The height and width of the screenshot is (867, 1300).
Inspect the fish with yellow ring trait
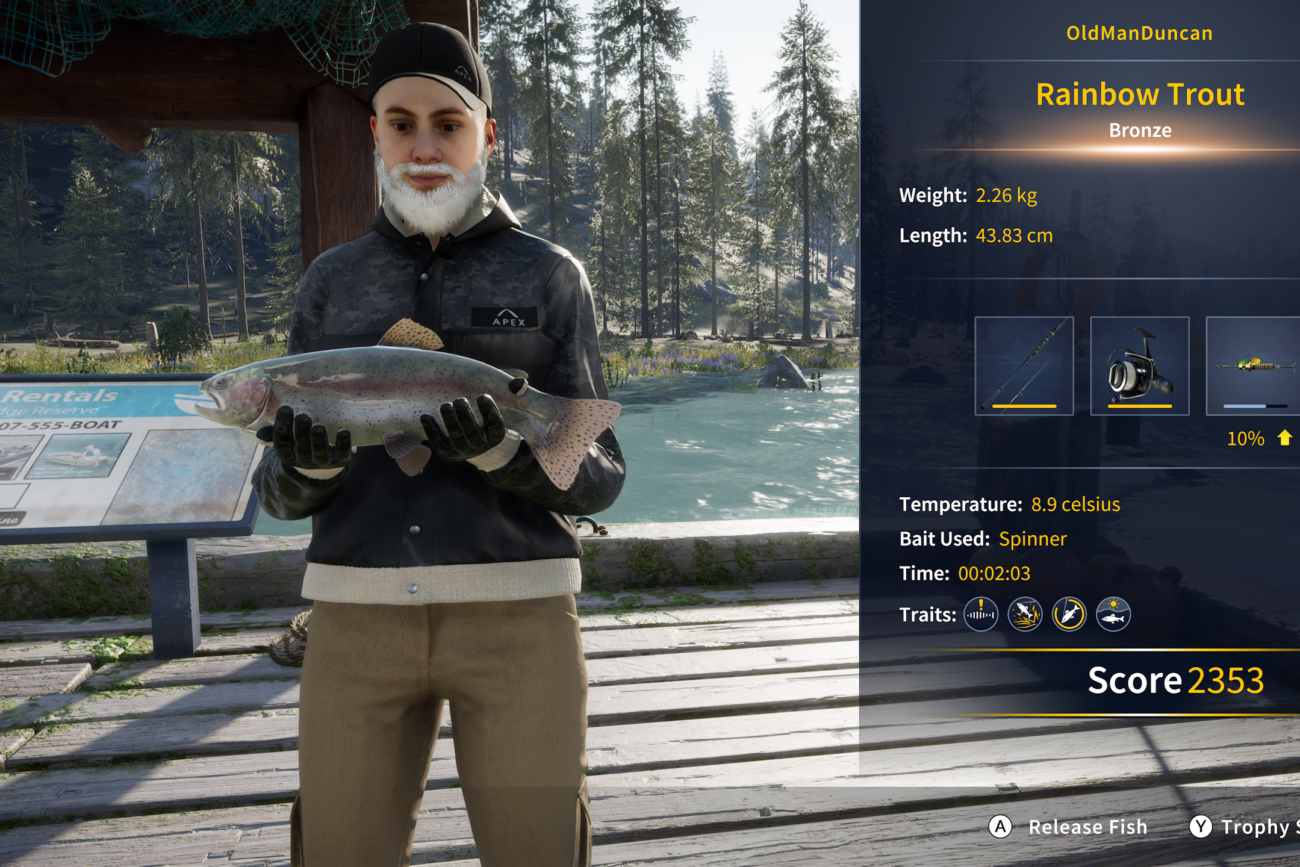pos(1069,614)
